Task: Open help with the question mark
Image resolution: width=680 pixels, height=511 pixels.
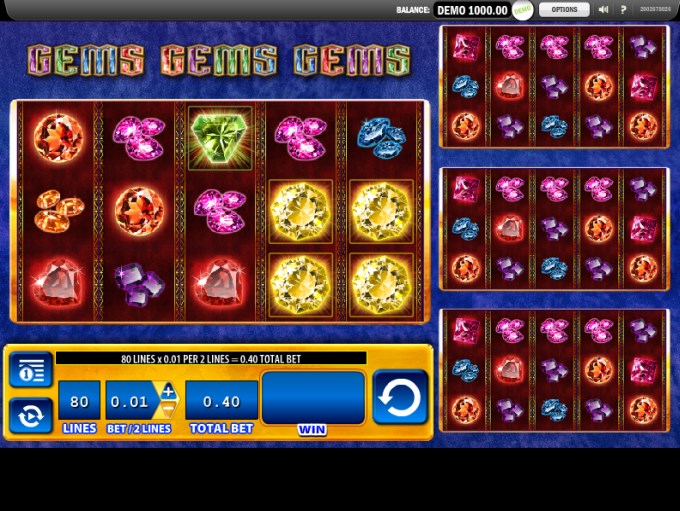Action: coord(623,9)
